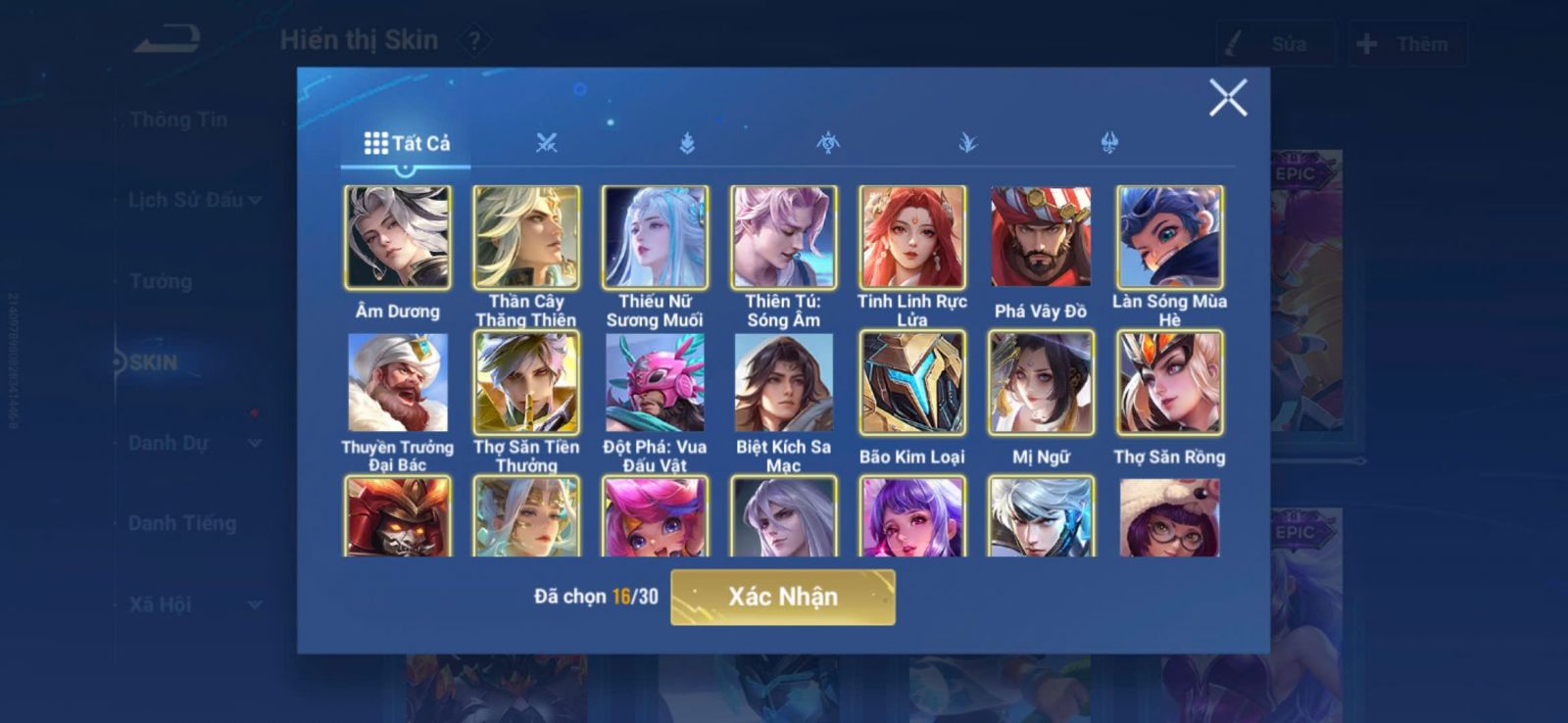This screenshot has width=1568, height=723.
Task: Go back using the top-left arrow
Action: point(168,40)
